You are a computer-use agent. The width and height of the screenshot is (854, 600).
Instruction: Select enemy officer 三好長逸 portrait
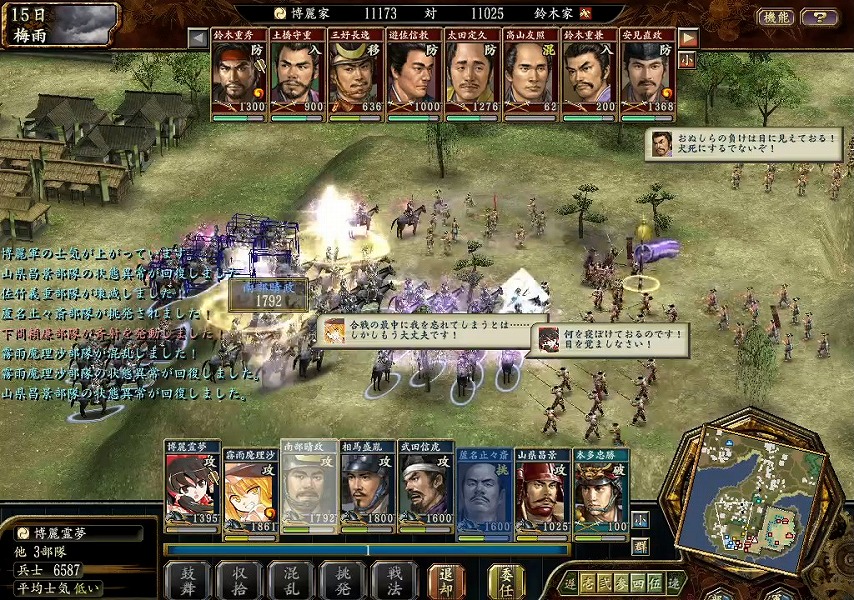357,75
